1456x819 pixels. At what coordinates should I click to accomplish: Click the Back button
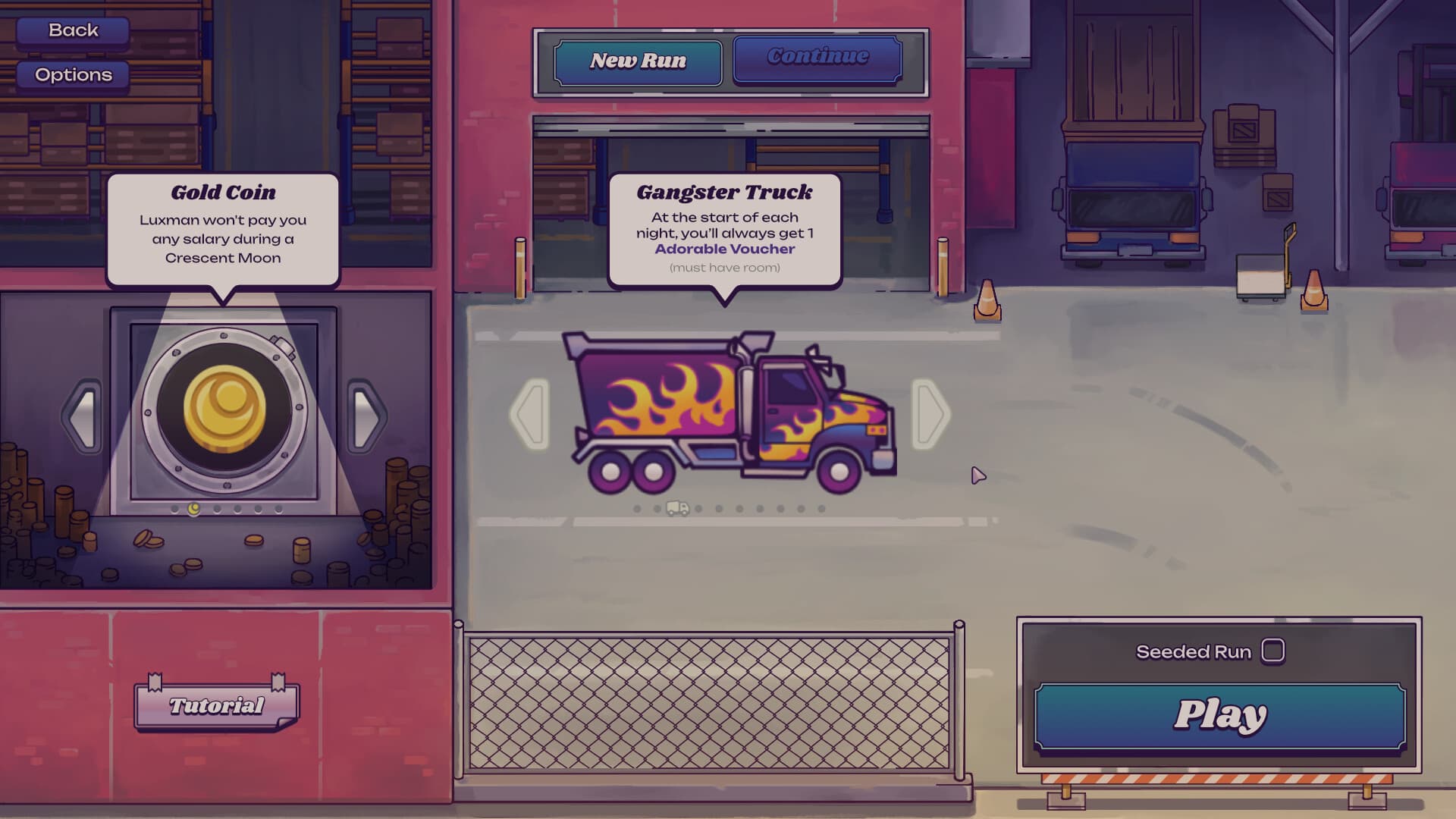[x=73, y=30]
